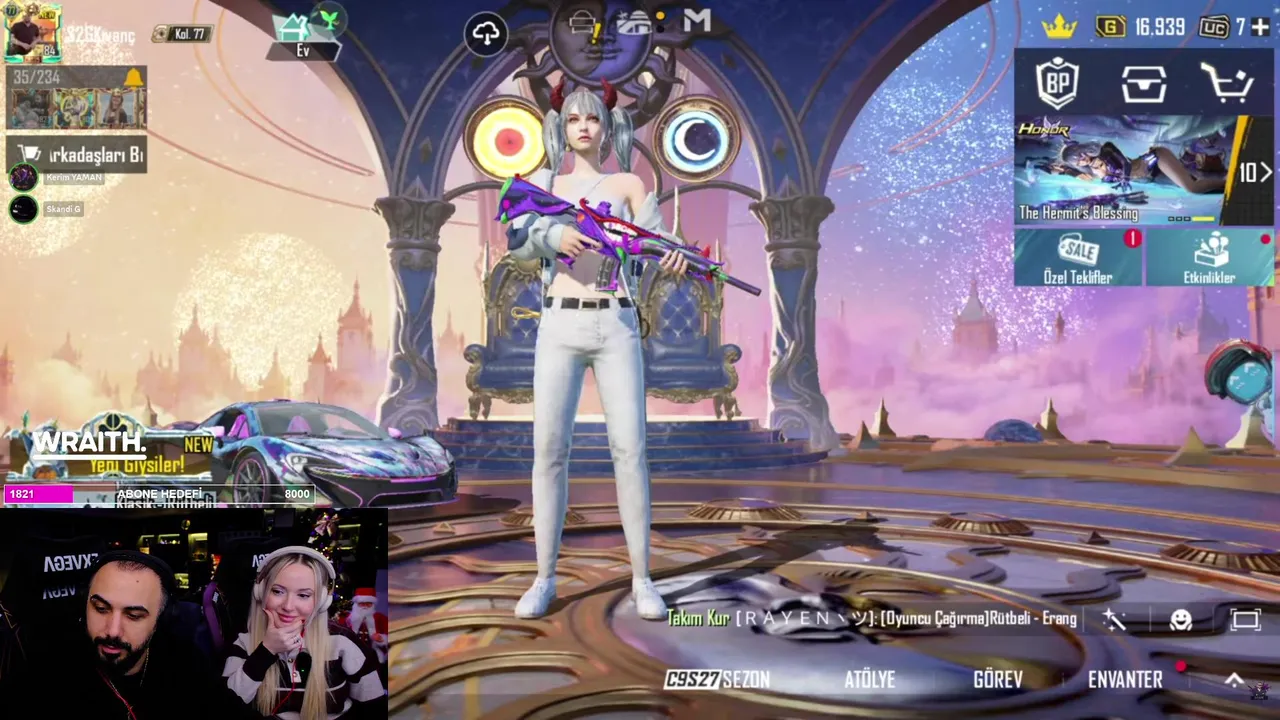
Task: Open the Envanter inventory
Action: pos(1125,680)
